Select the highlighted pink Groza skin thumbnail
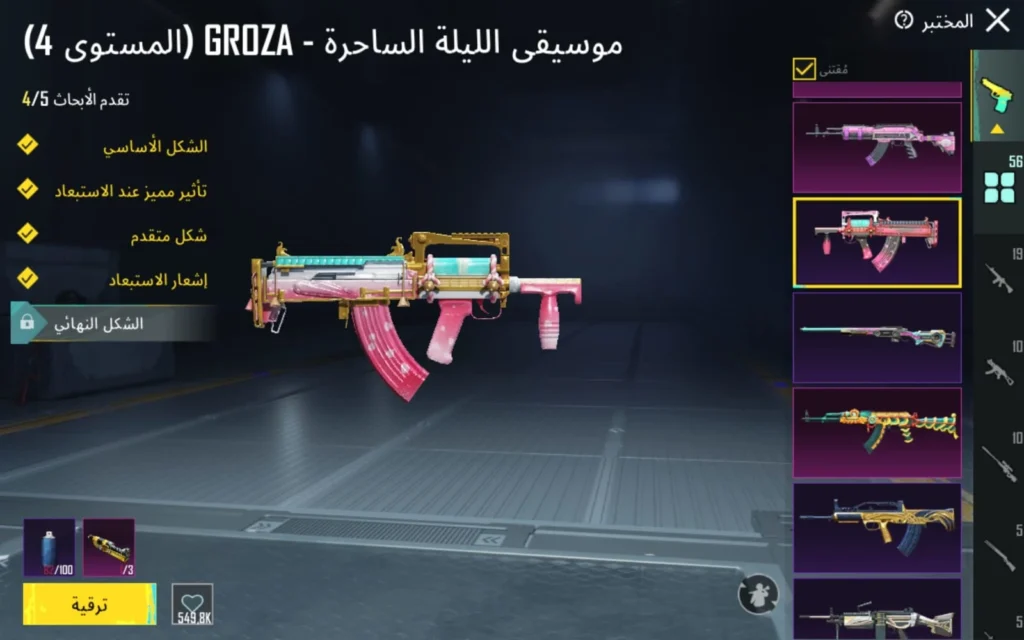Image resolution: width=1024 pixels, height=640 pixels. coord(877,243)
